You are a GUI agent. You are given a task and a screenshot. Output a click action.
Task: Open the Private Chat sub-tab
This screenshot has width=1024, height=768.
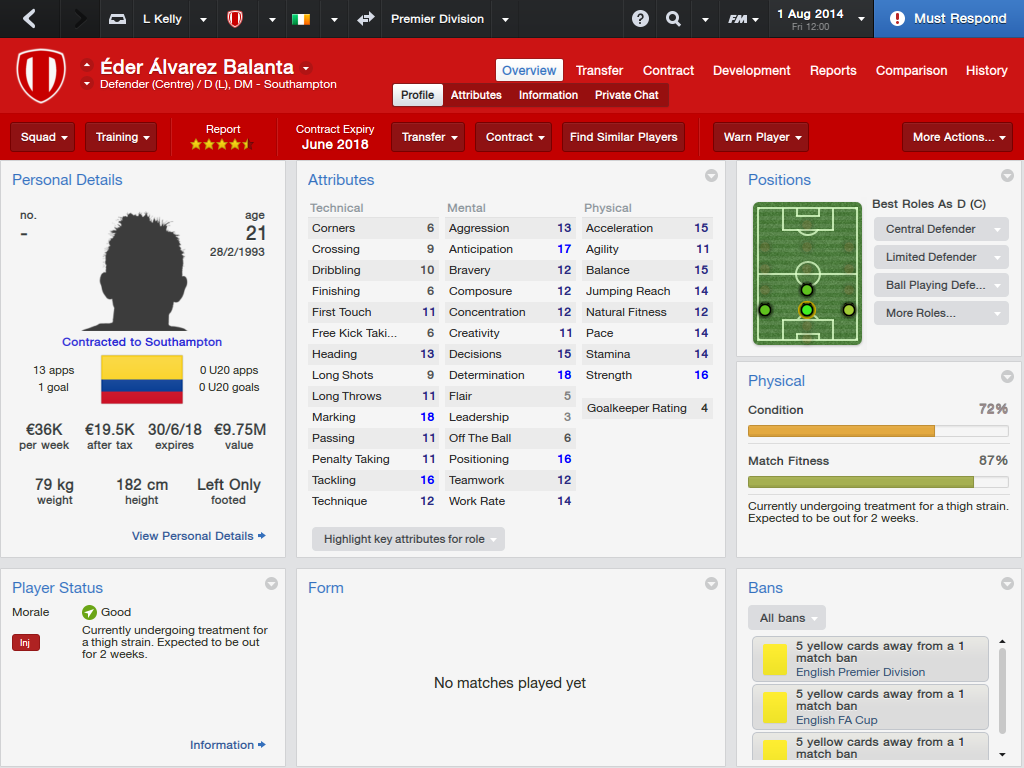click(626, 95)
